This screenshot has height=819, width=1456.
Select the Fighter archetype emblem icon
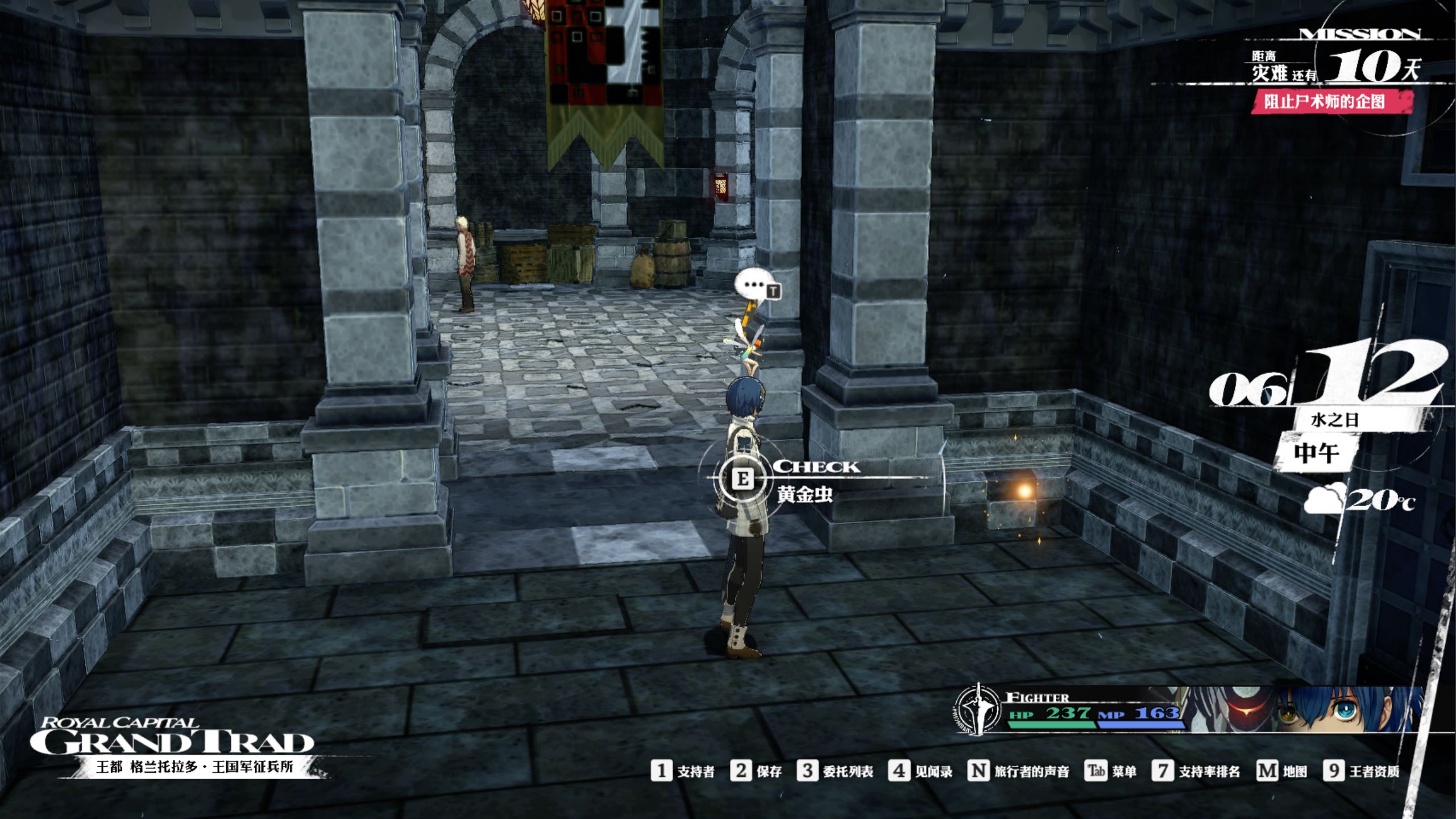(977, 710)
